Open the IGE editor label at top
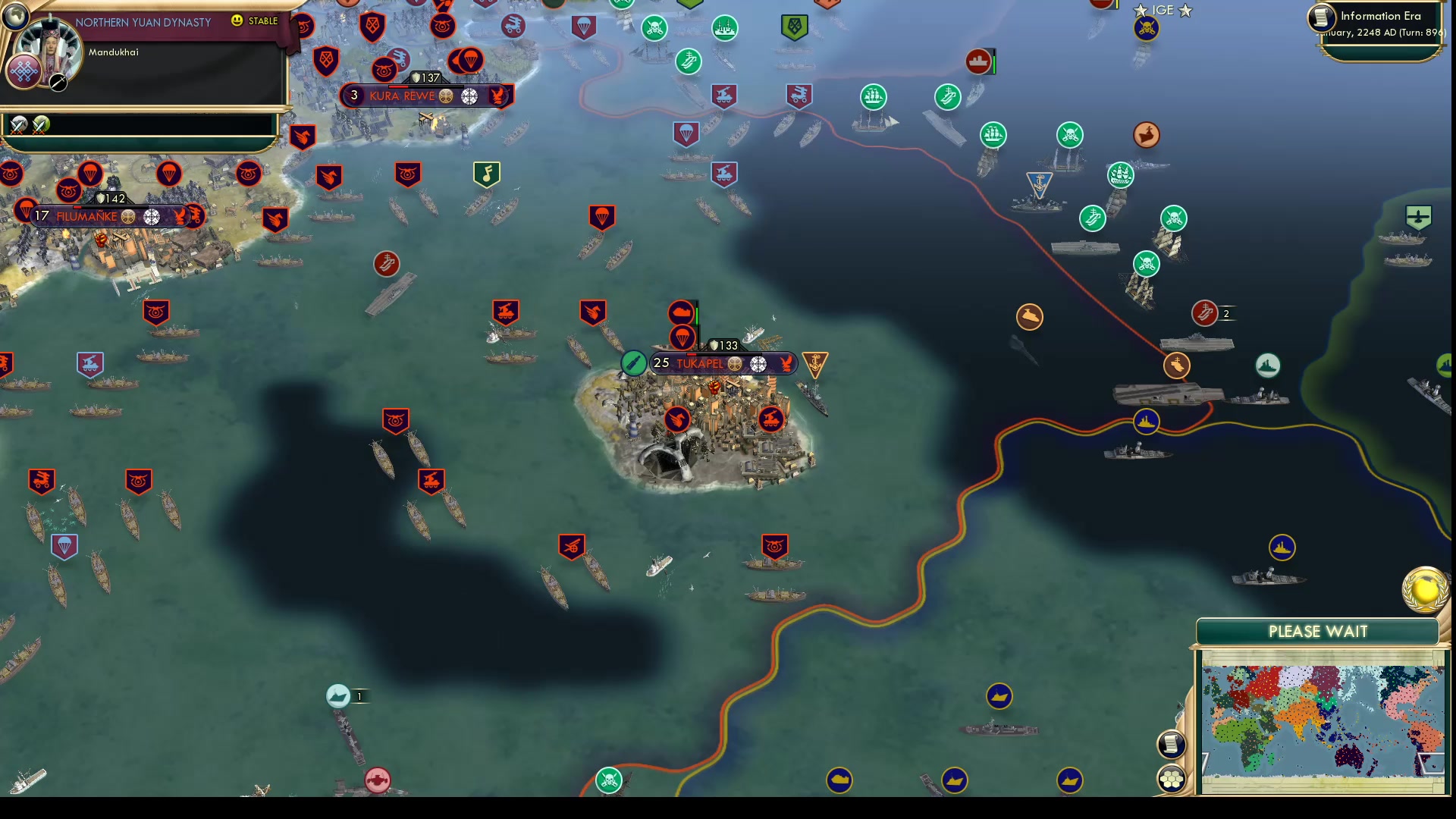Screen dimensions: 1456x819 click(x=1163, y=9)
